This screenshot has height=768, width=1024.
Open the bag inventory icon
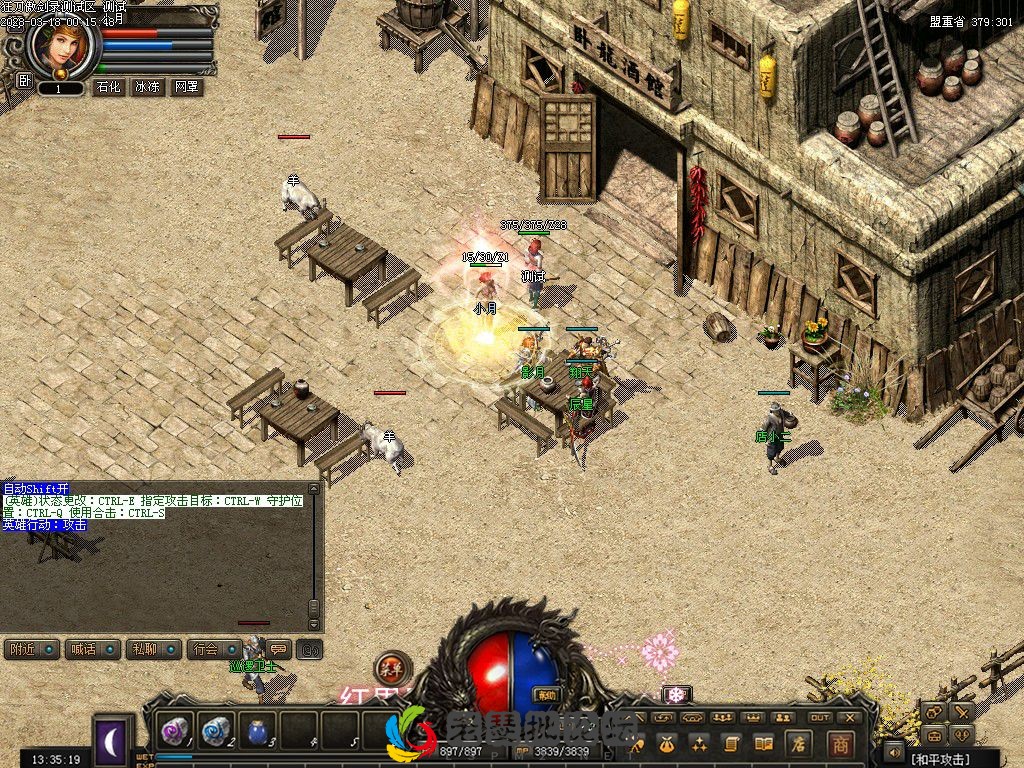pyautogui.click(x=667, y=743)
